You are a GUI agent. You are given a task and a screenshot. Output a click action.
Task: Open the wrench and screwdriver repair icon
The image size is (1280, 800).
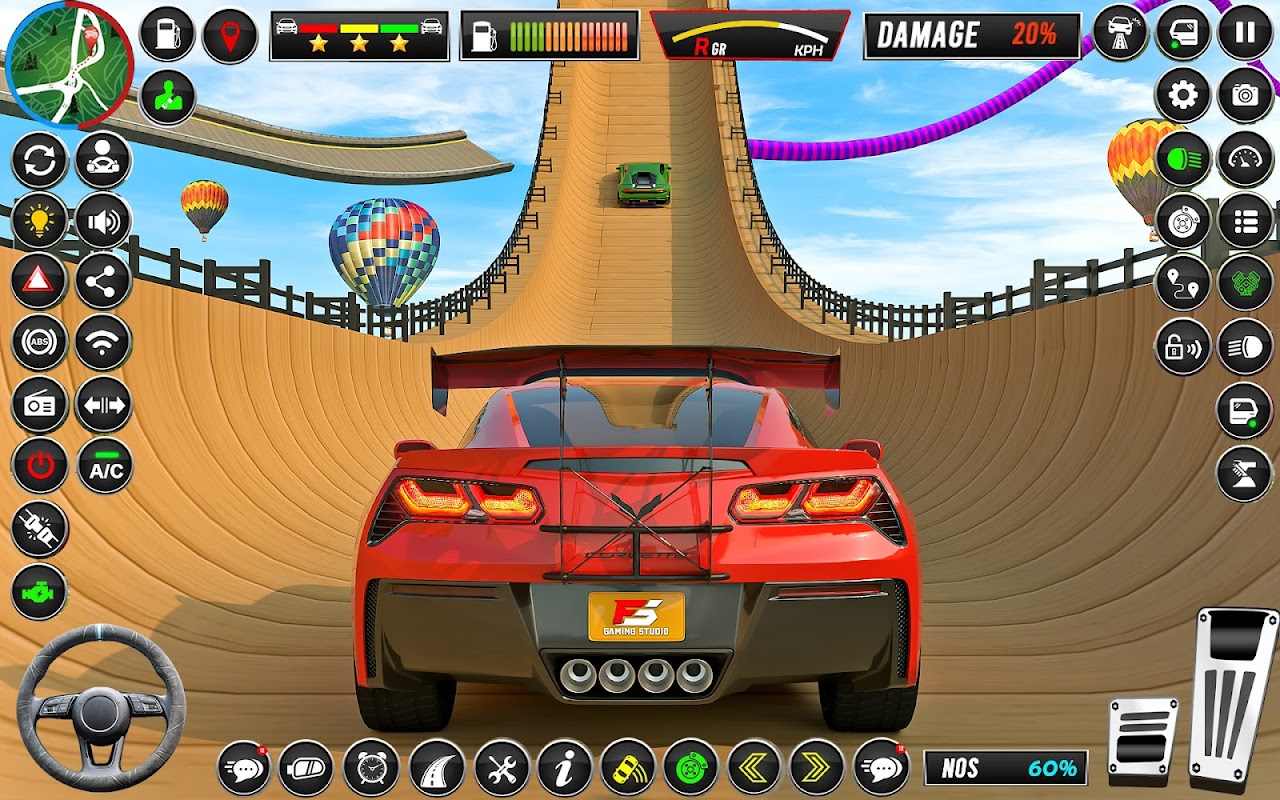tap(501, 768)
